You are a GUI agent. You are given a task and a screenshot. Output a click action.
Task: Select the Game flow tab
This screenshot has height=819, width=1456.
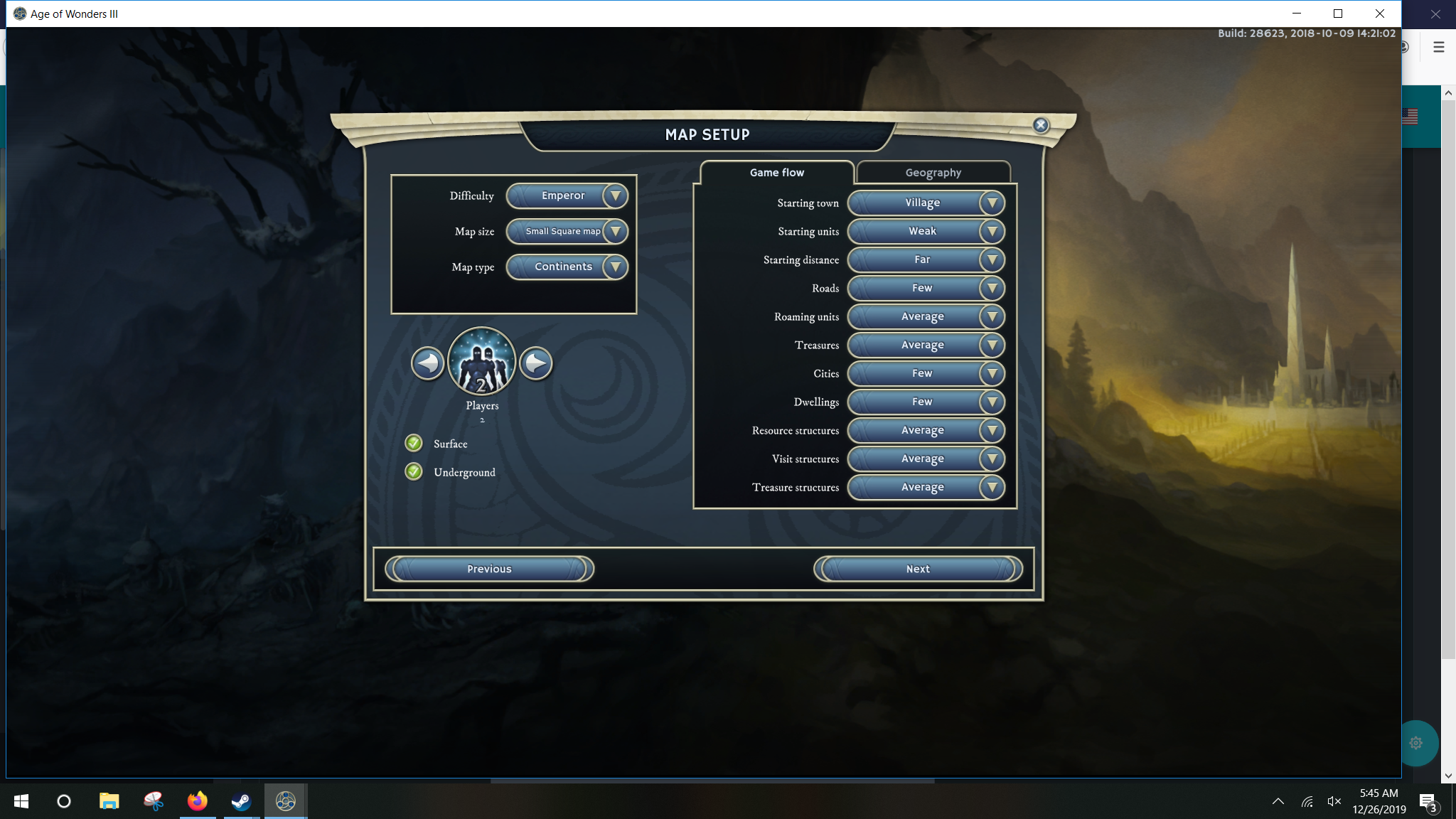(x=776, y=173)
